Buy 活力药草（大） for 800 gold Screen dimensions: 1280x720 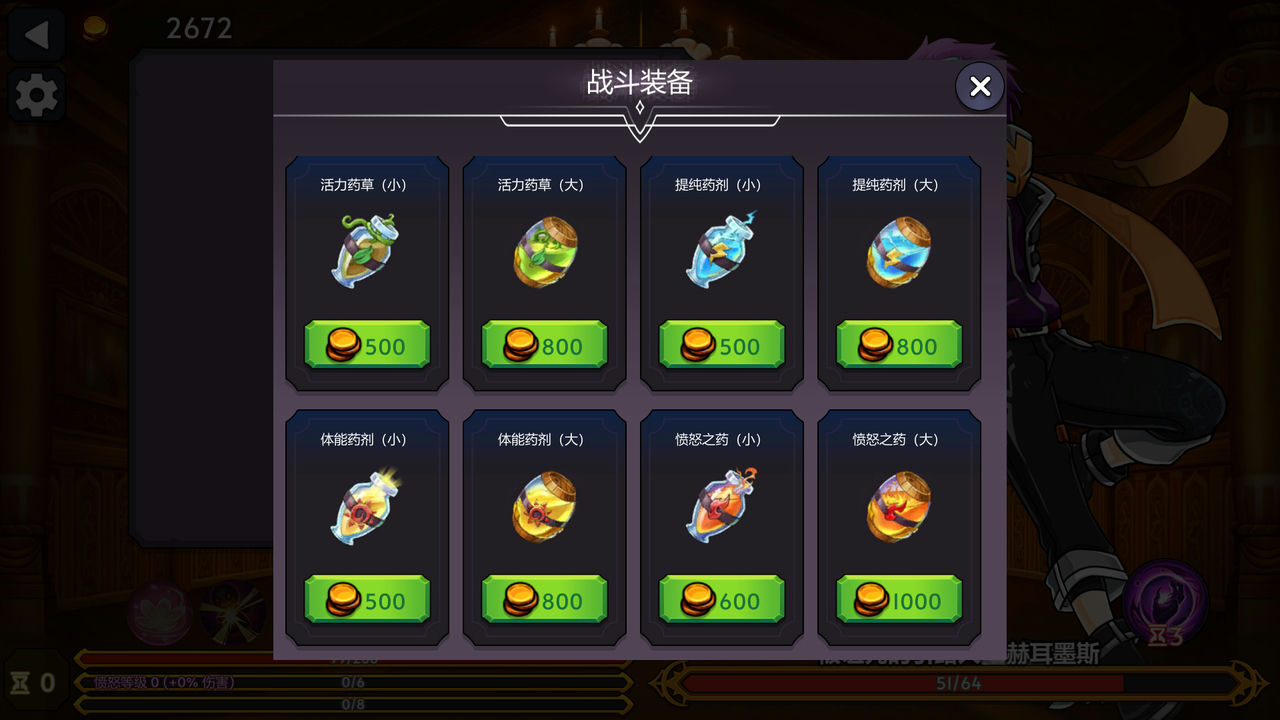click(x=544, y=344)
